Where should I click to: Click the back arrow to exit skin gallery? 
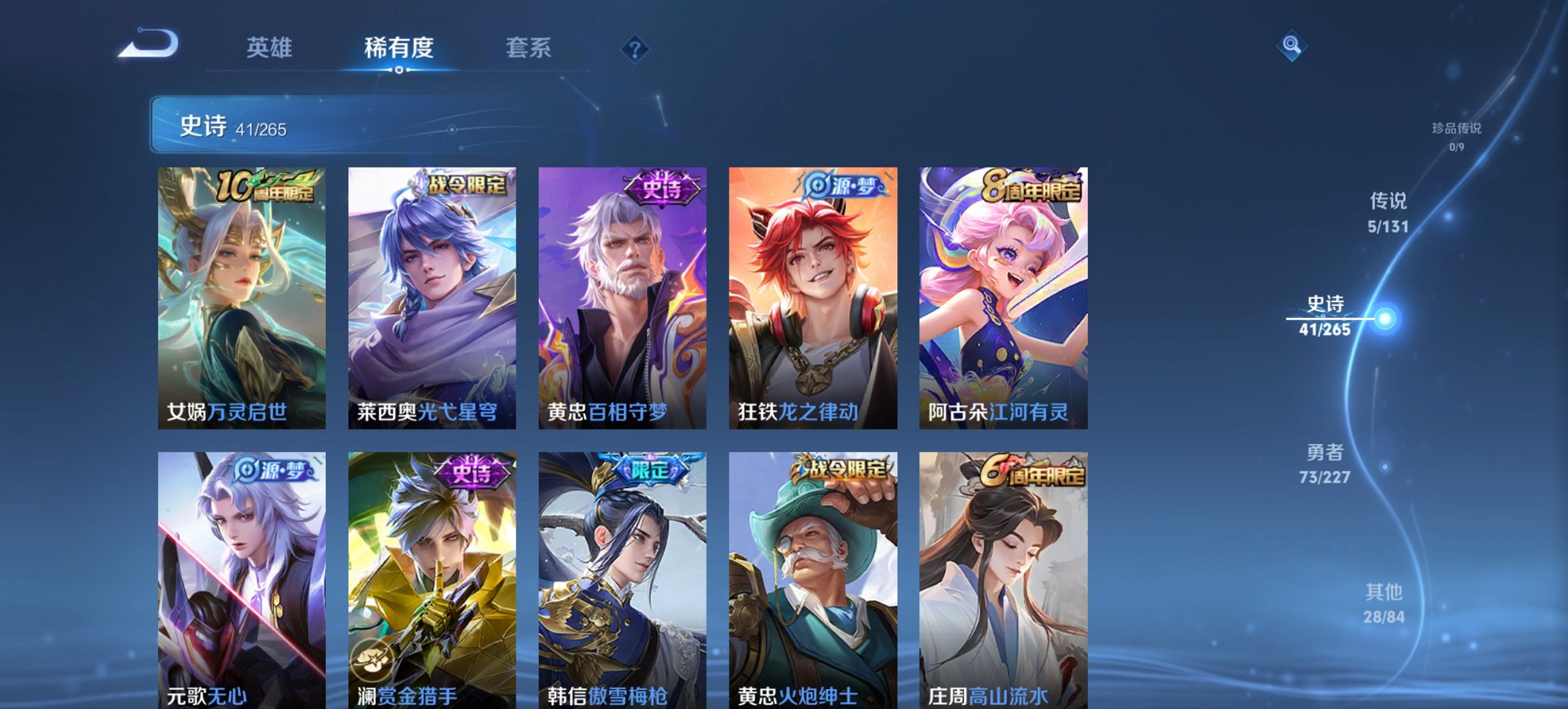(147, 43)
